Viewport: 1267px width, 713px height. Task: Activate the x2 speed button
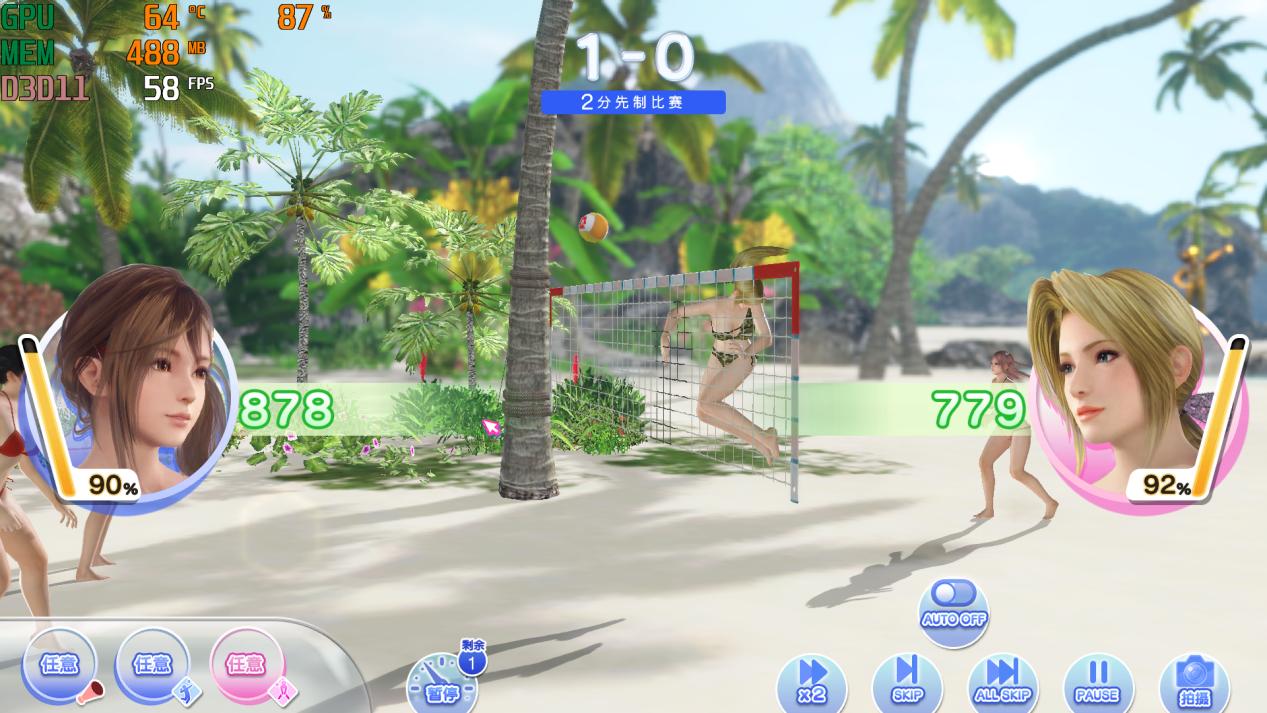click(x=812, y=681)
